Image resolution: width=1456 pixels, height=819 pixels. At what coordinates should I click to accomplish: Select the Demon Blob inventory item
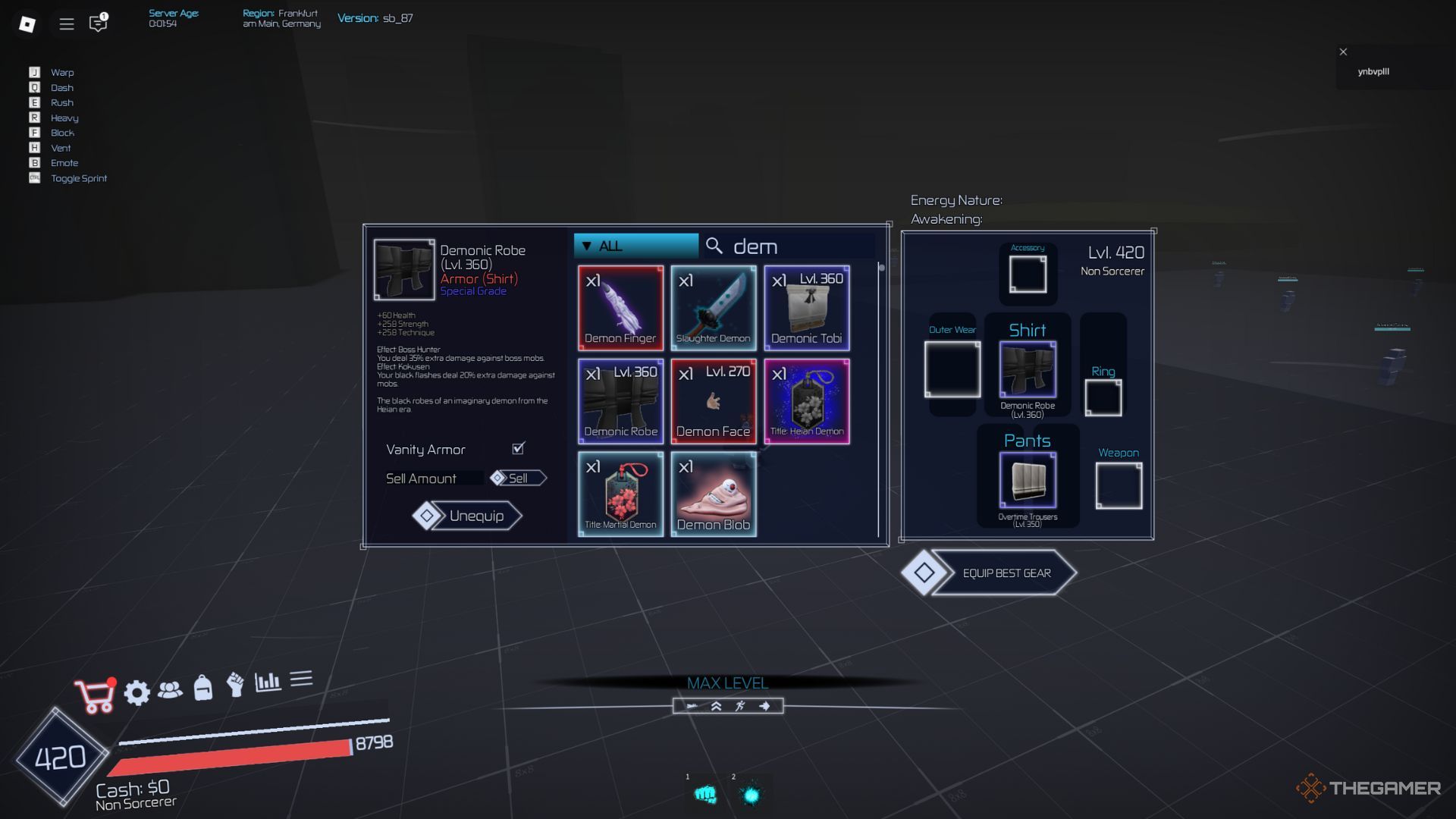coord(714,494)
